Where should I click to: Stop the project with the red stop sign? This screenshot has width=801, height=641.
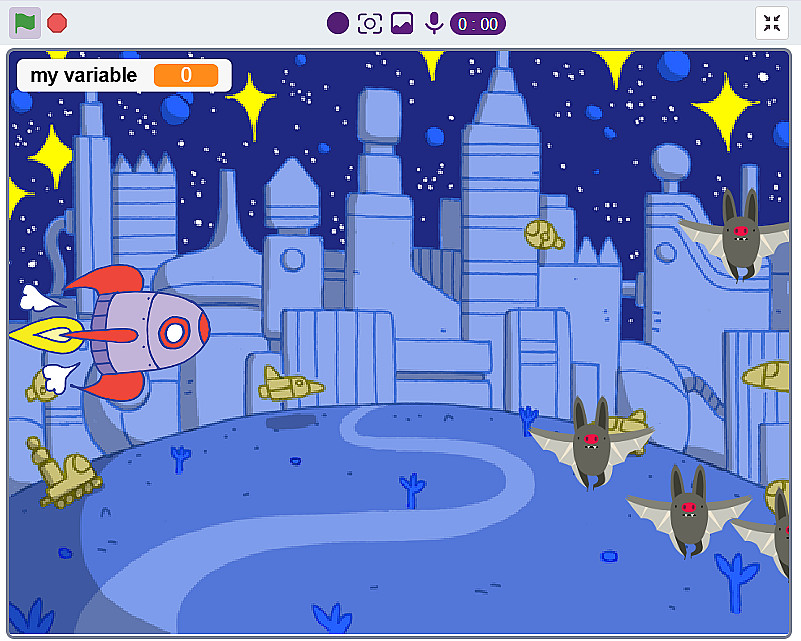click(x=57, y=22)
